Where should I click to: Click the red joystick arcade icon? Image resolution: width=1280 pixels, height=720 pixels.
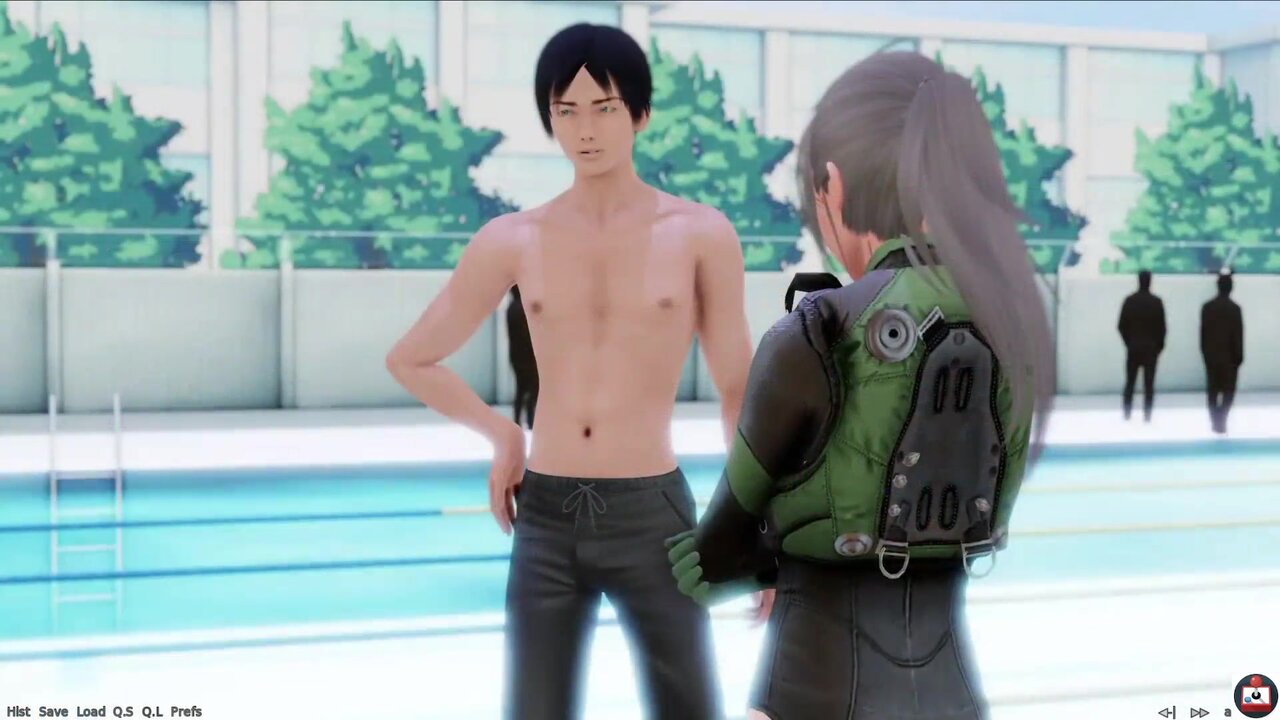coord(1256,696)
